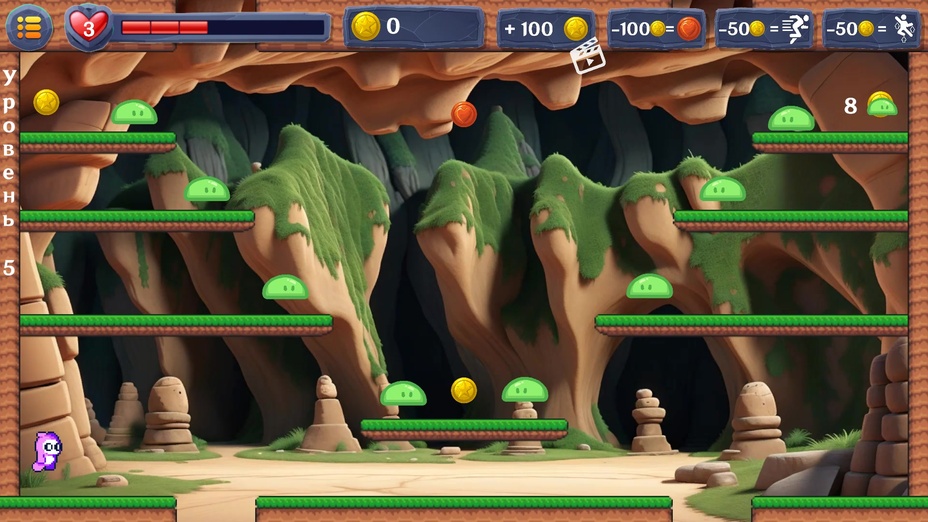
Task: Open the orange list menu button
Action: click(29, 27)
